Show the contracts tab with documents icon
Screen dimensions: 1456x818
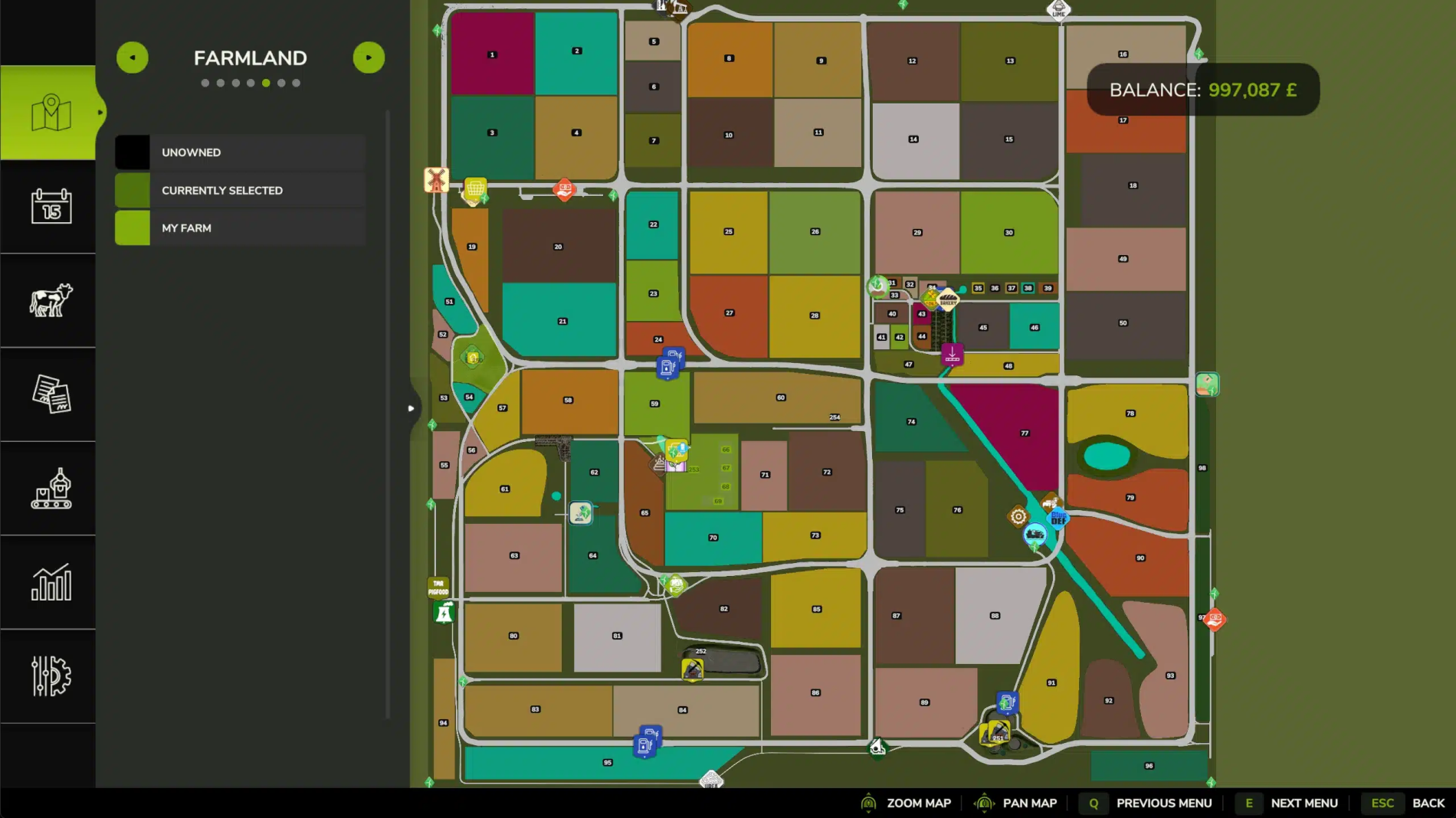coord(51,394)
